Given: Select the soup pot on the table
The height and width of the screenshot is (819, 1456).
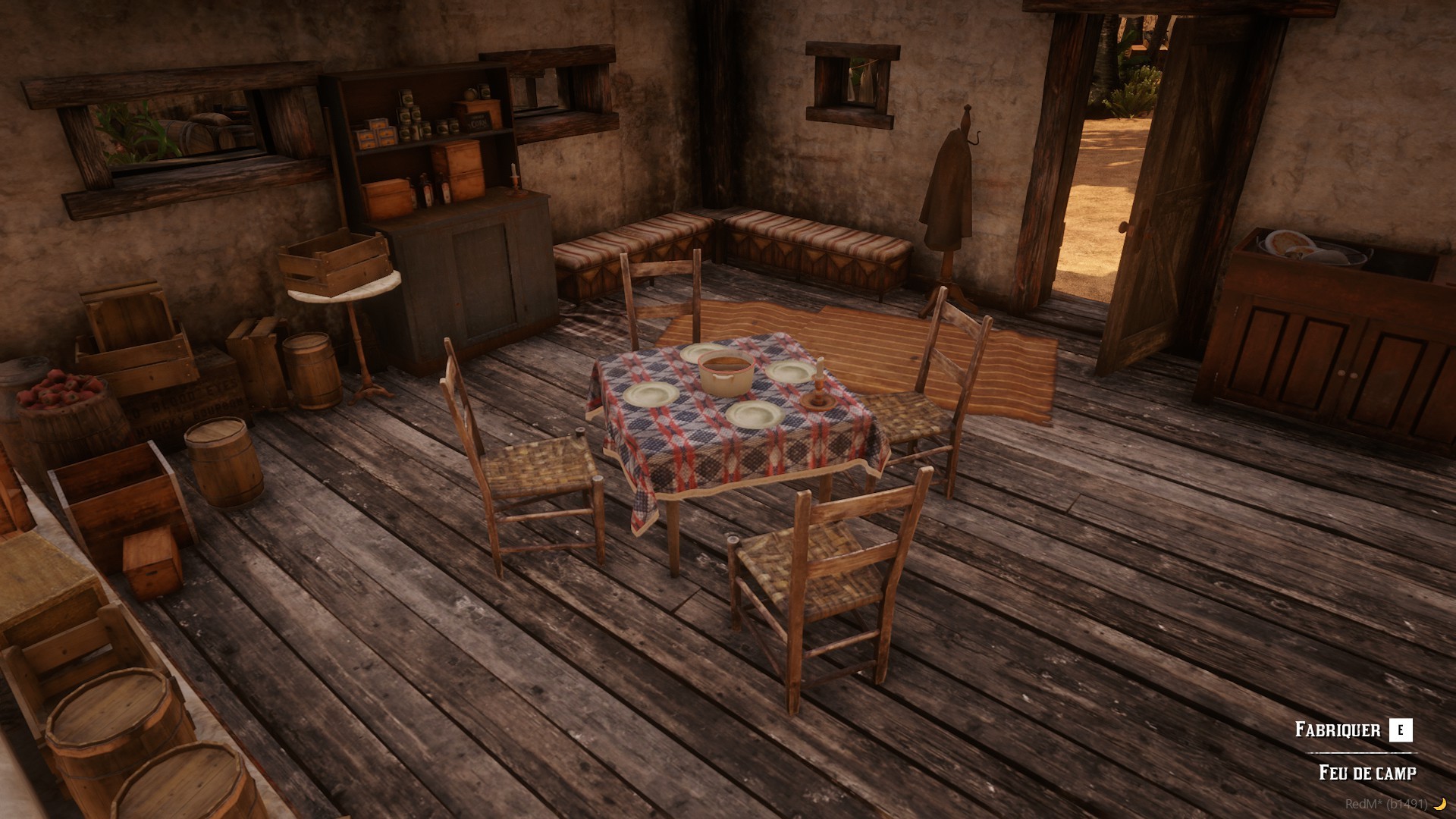Looking at the screenshot, I should (x=726, y=373).
